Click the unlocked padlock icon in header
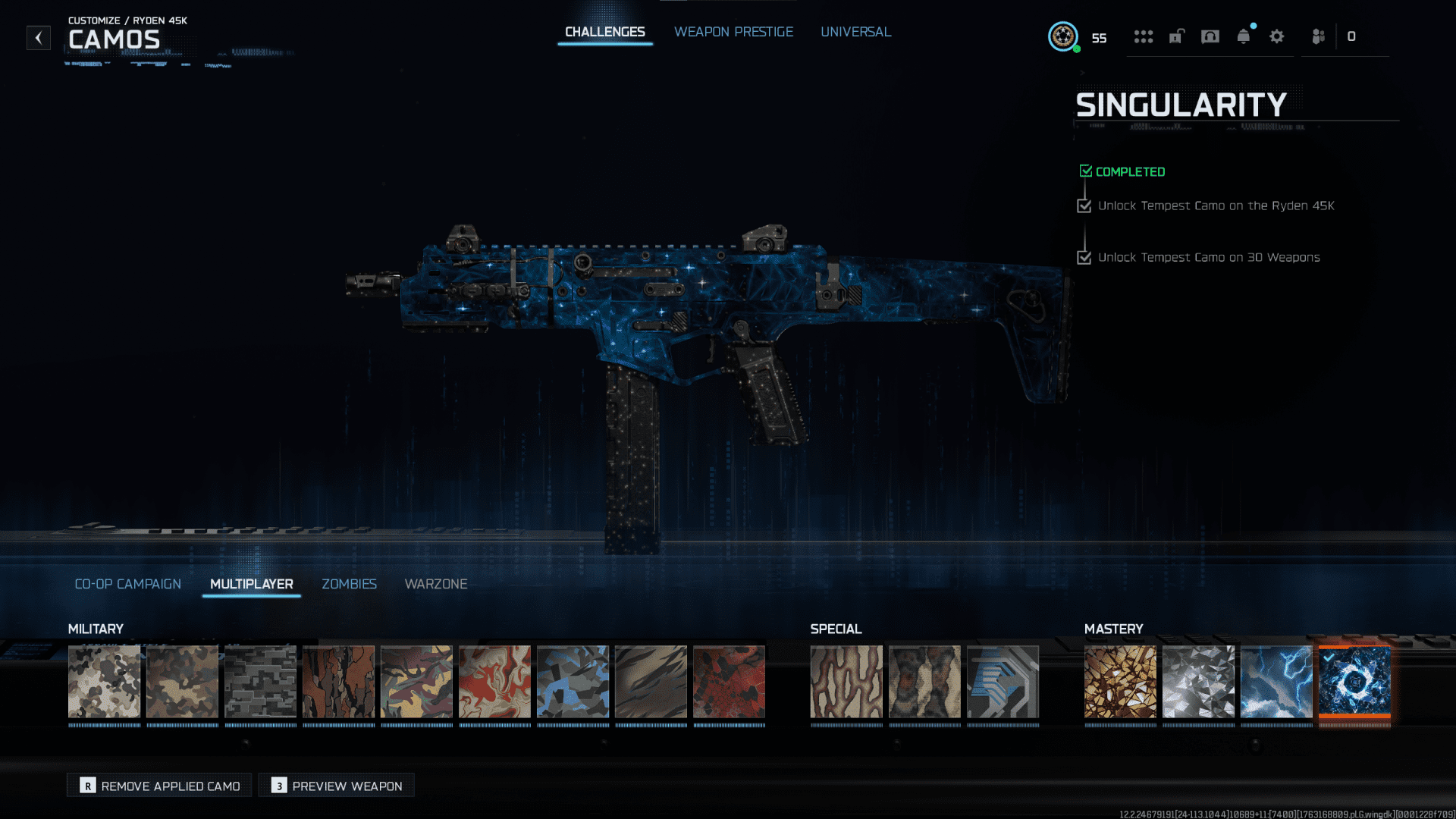Screen dimensions: 1456x819 [x=1176, y=36]
